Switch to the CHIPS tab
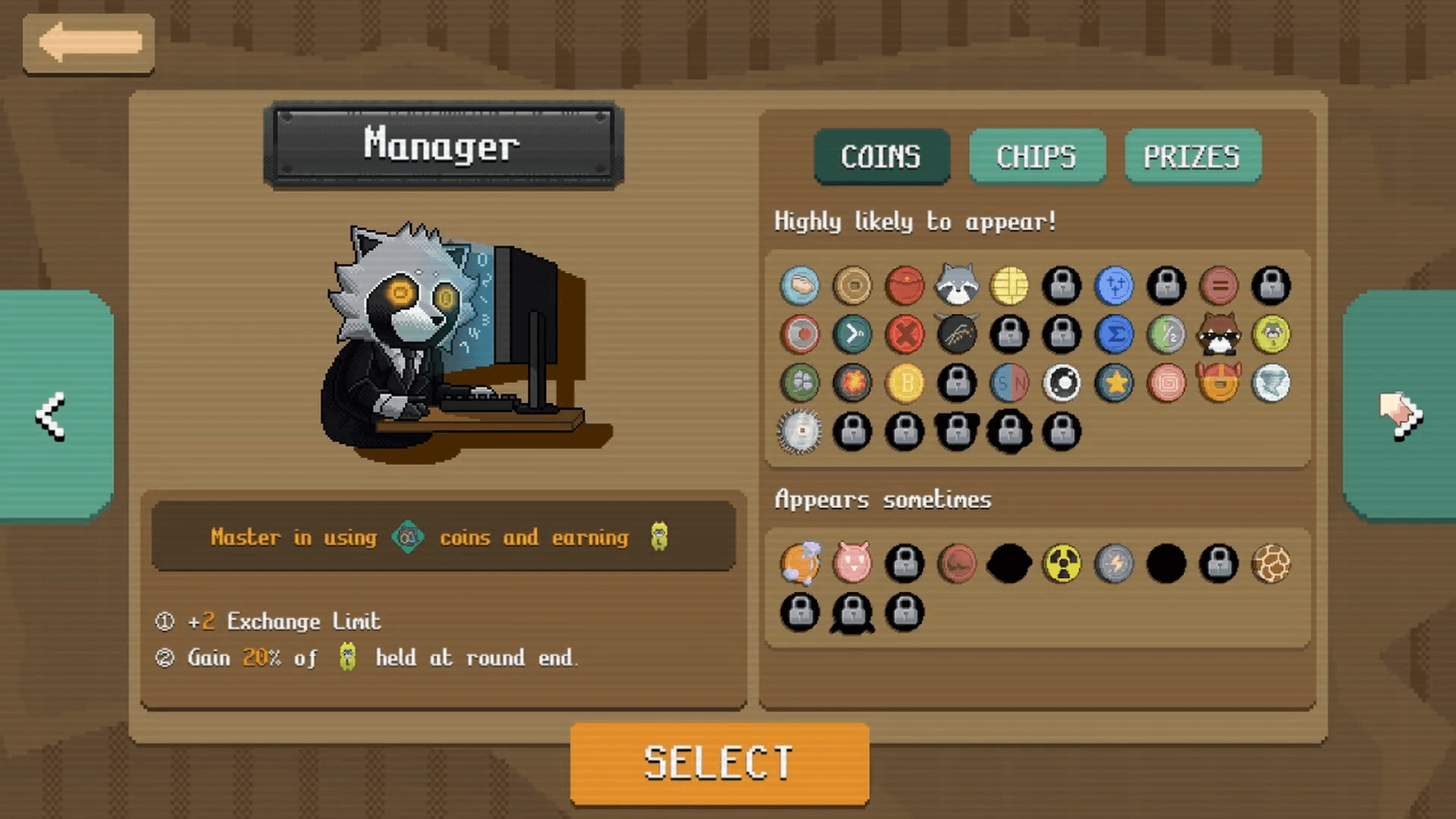Image resolution: width=1456 pixels, height=819 pixels. pyautogui.click(x=1036, y=156)
